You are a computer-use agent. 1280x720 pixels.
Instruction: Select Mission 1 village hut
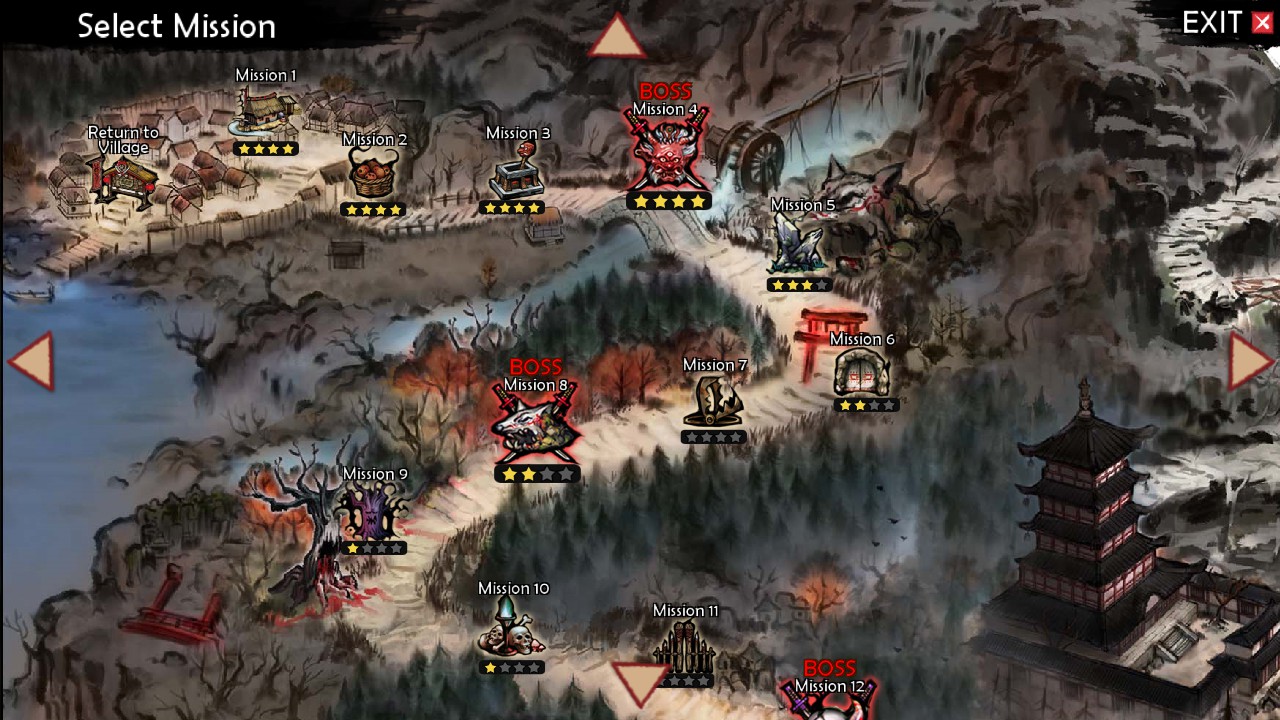pos(265,112)
